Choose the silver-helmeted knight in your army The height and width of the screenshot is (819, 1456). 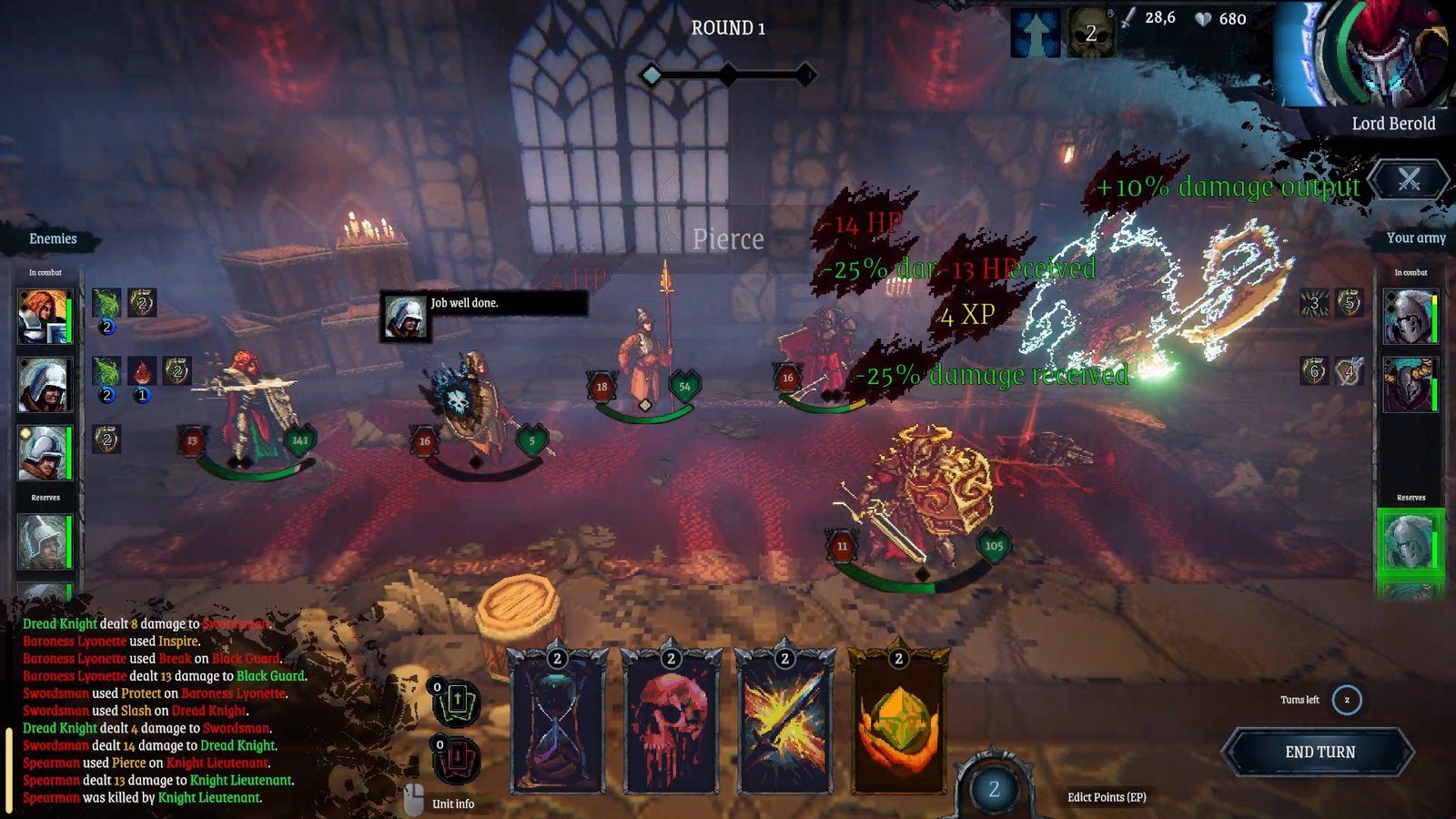pos(1409,317)
